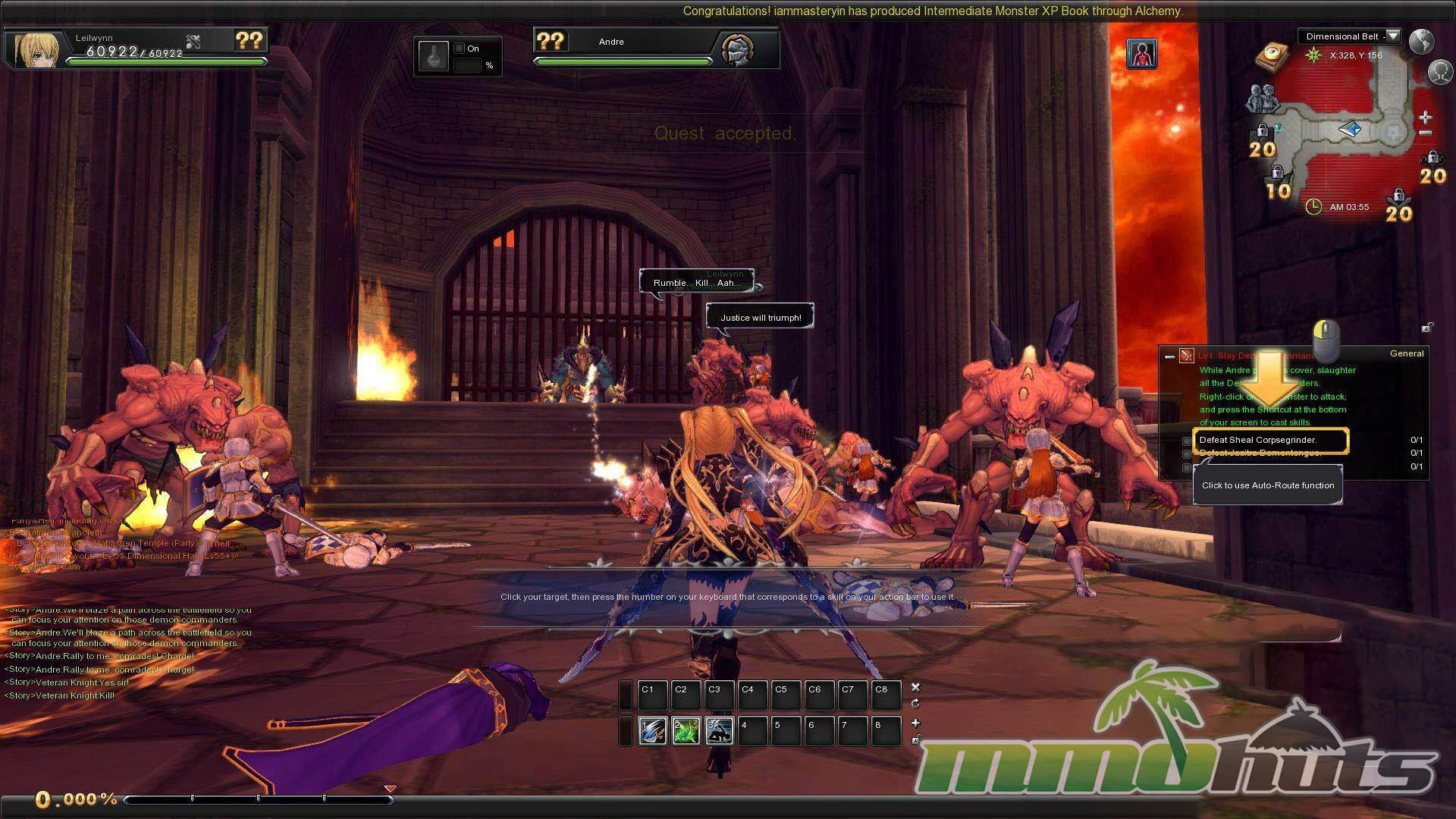1456x819 pixels.
Task: Tick the auto-potion On checkbox
Action: point(459,49)
